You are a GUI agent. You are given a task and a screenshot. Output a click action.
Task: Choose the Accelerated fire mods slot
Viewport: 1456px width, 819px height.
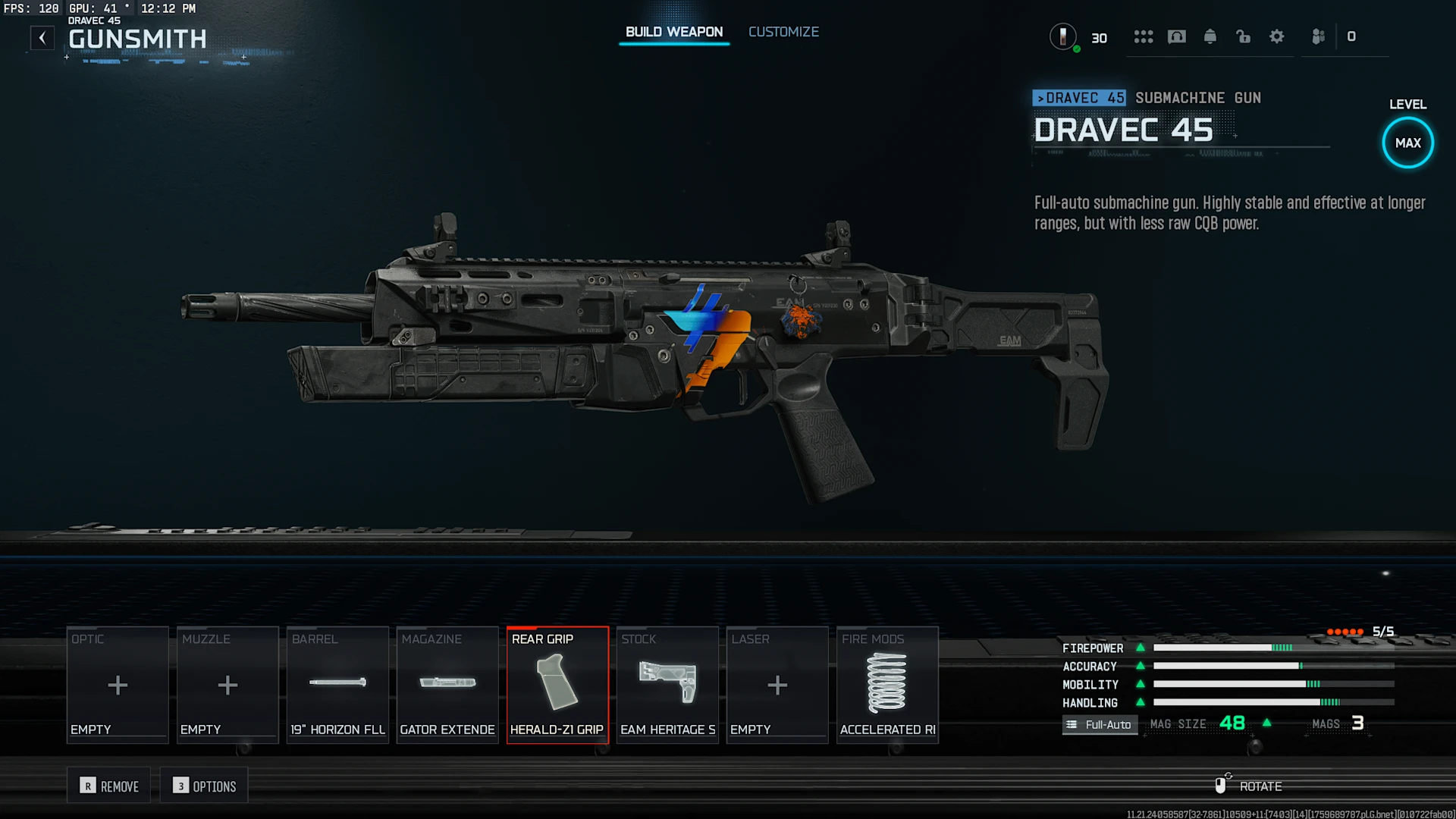point(887,685)
